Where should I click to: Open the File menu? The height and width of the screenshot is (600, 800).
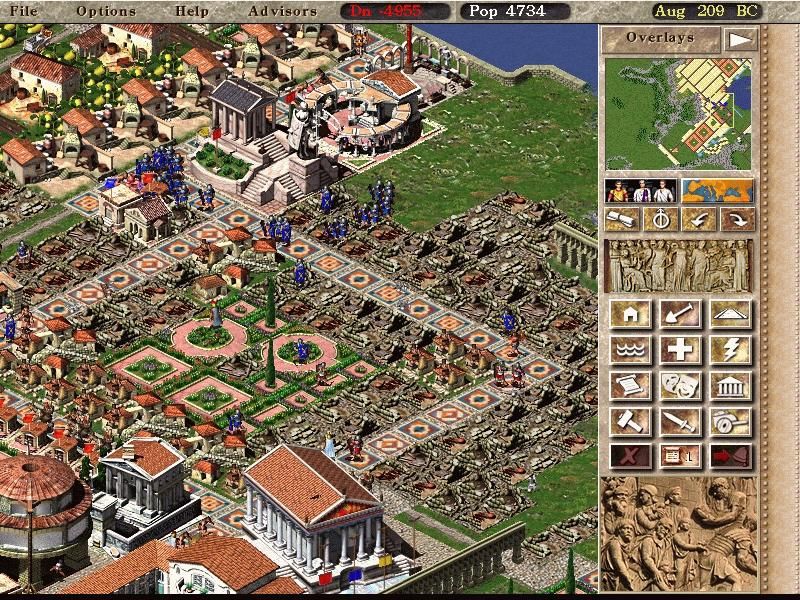(x=23, y=11)
